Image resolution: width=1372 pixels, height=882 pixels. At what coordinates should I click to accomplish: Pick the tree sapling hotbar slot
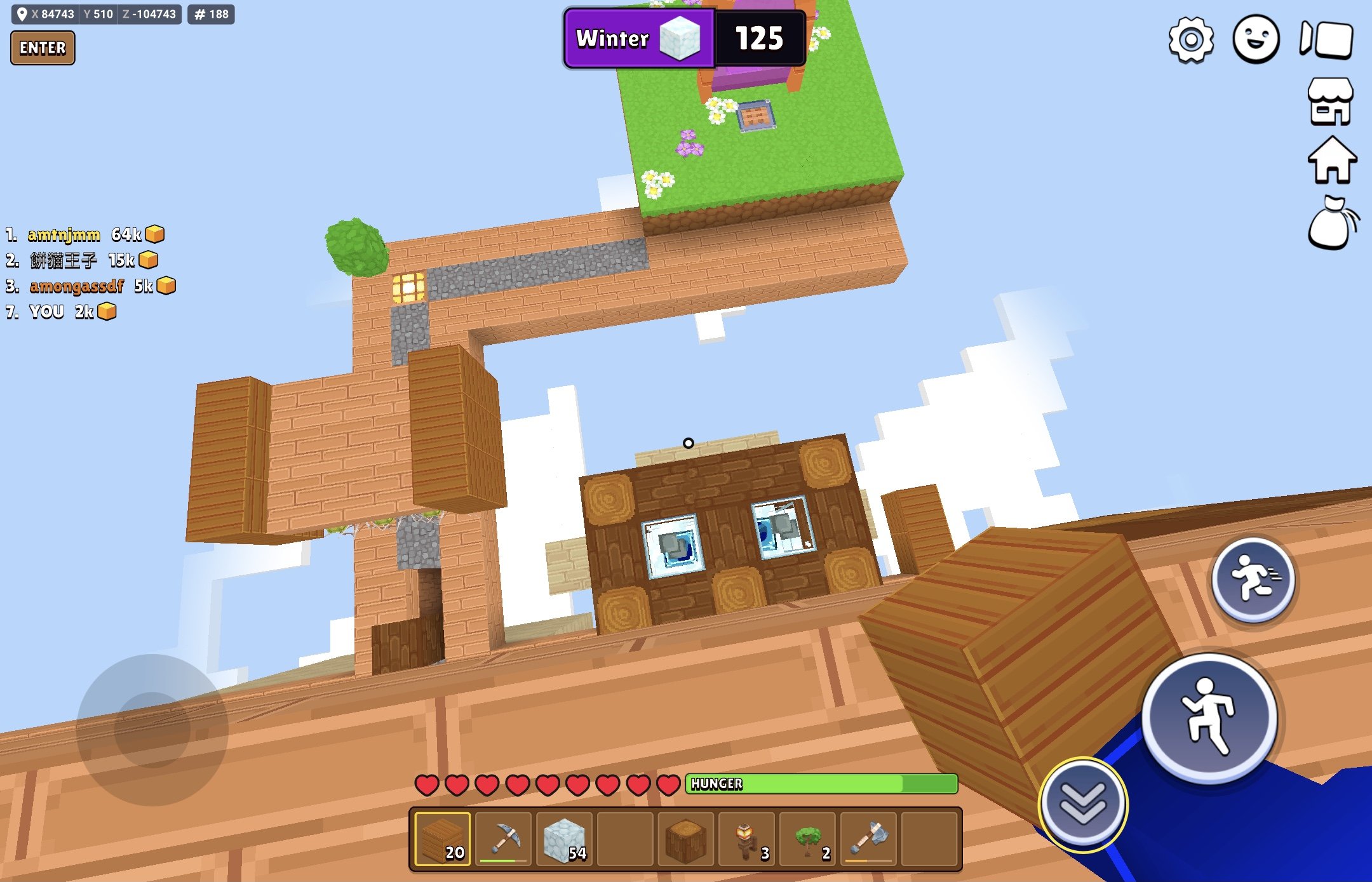pyautogui.click(x=808, y=839)
